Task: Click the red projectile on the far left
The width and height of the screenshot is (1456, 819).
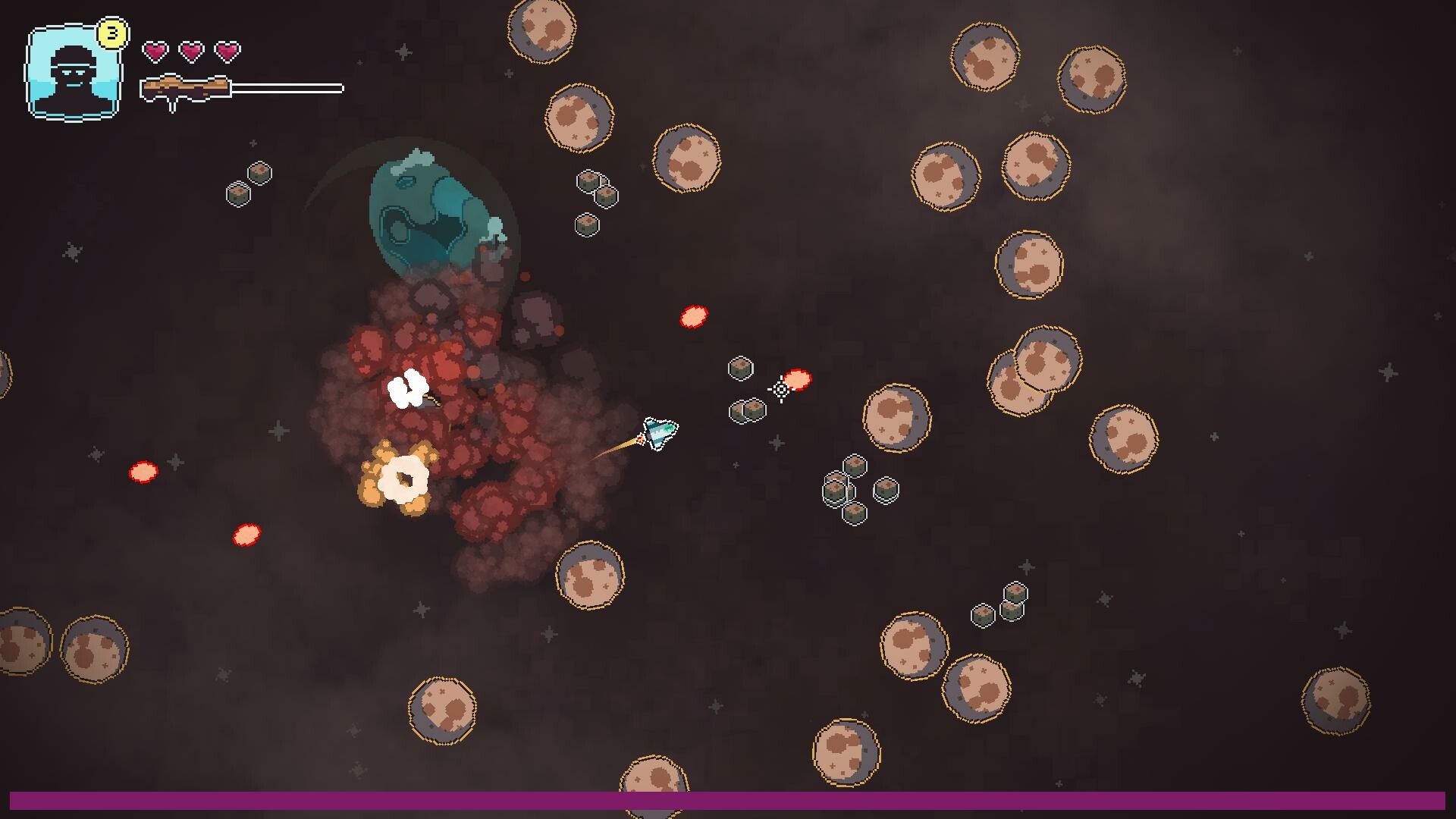Action: coord(143,472)
